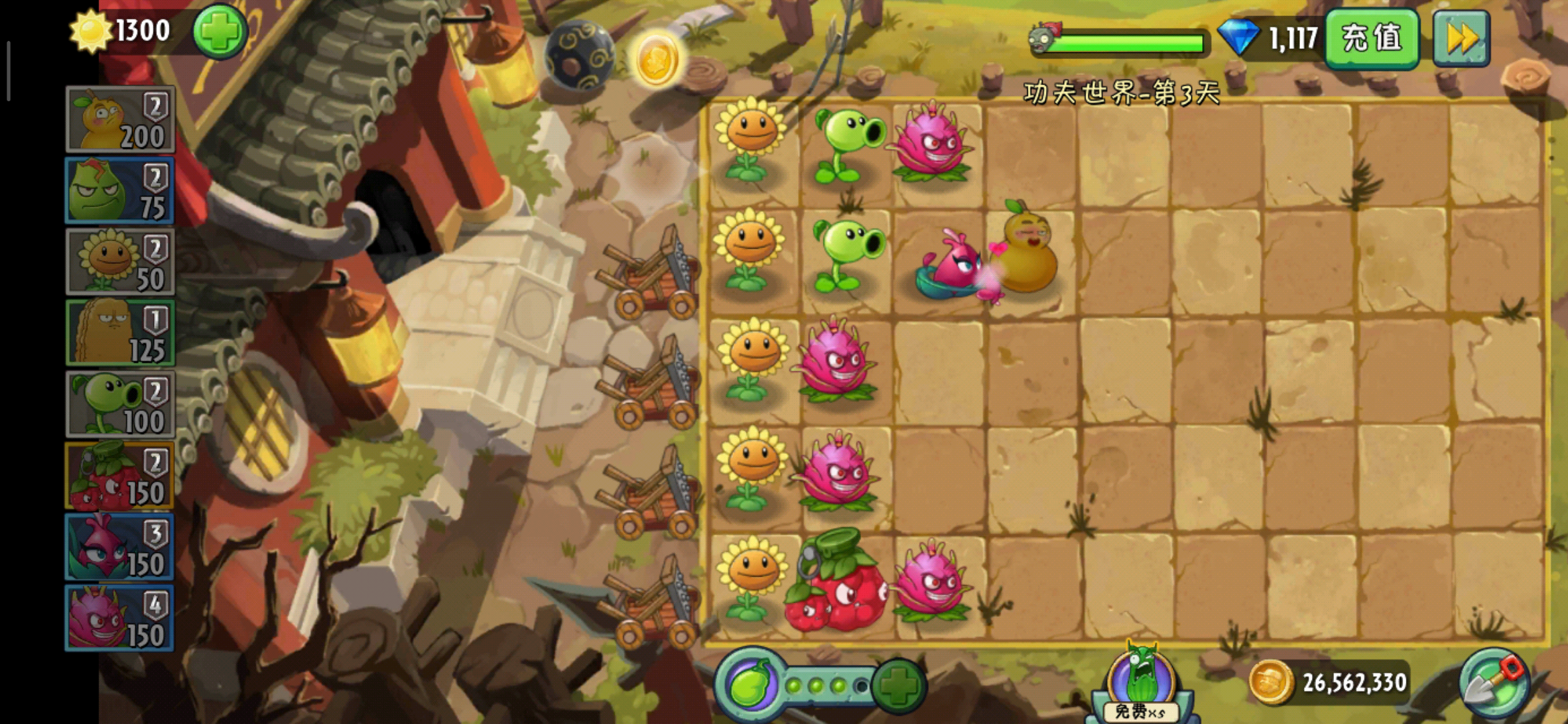
Task: Add plant food with the plus button
Action: point(898,686)
